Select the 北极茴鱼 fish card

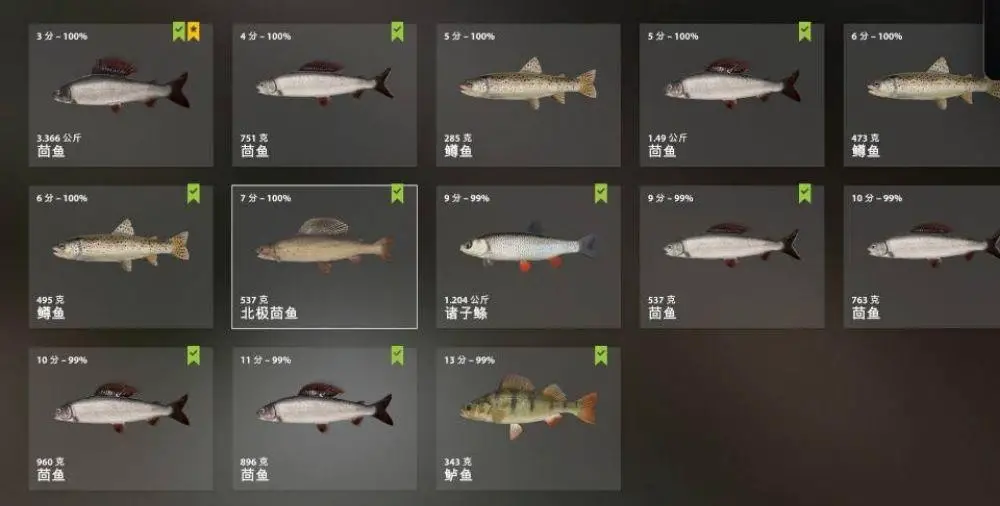click(324, 257)
